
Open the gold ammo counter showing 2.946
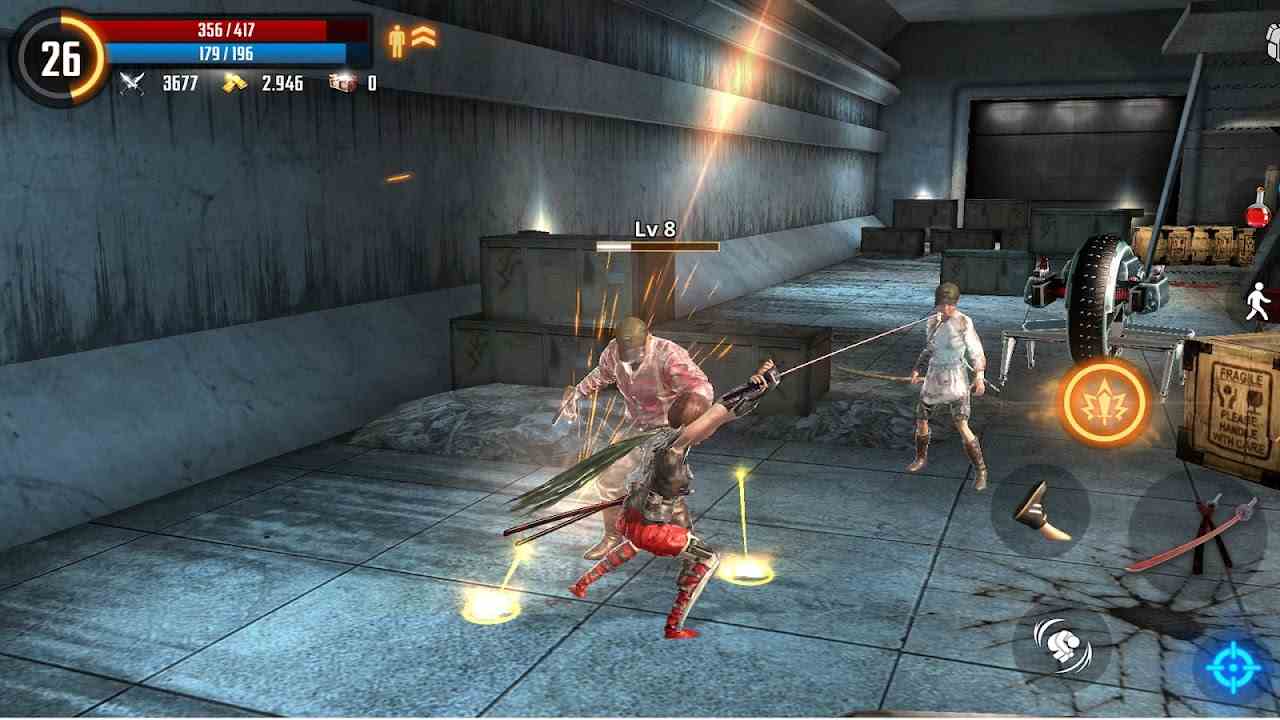260,84
